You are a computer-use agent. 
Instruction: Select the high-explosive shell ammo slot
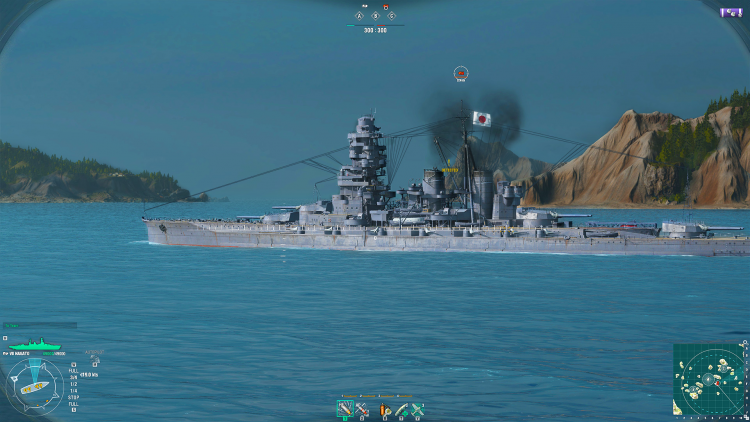pos(345,408)
